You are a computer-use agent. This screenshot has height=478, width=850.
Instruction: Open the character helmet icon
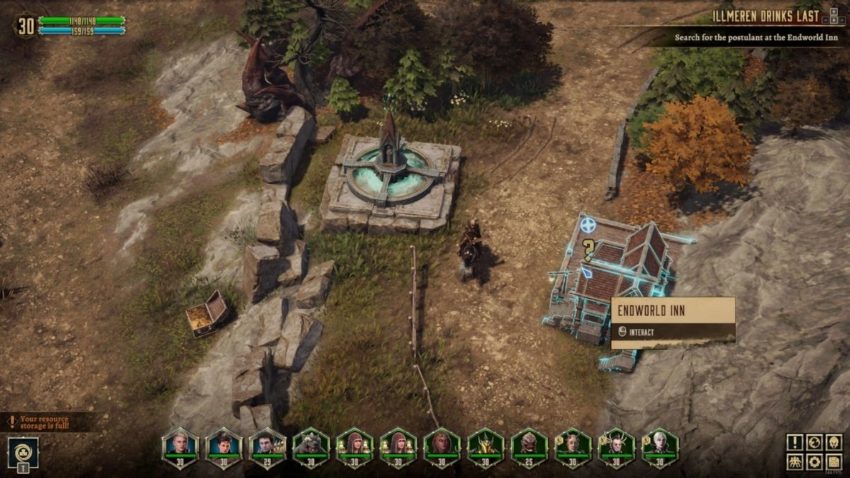(836, 442)
